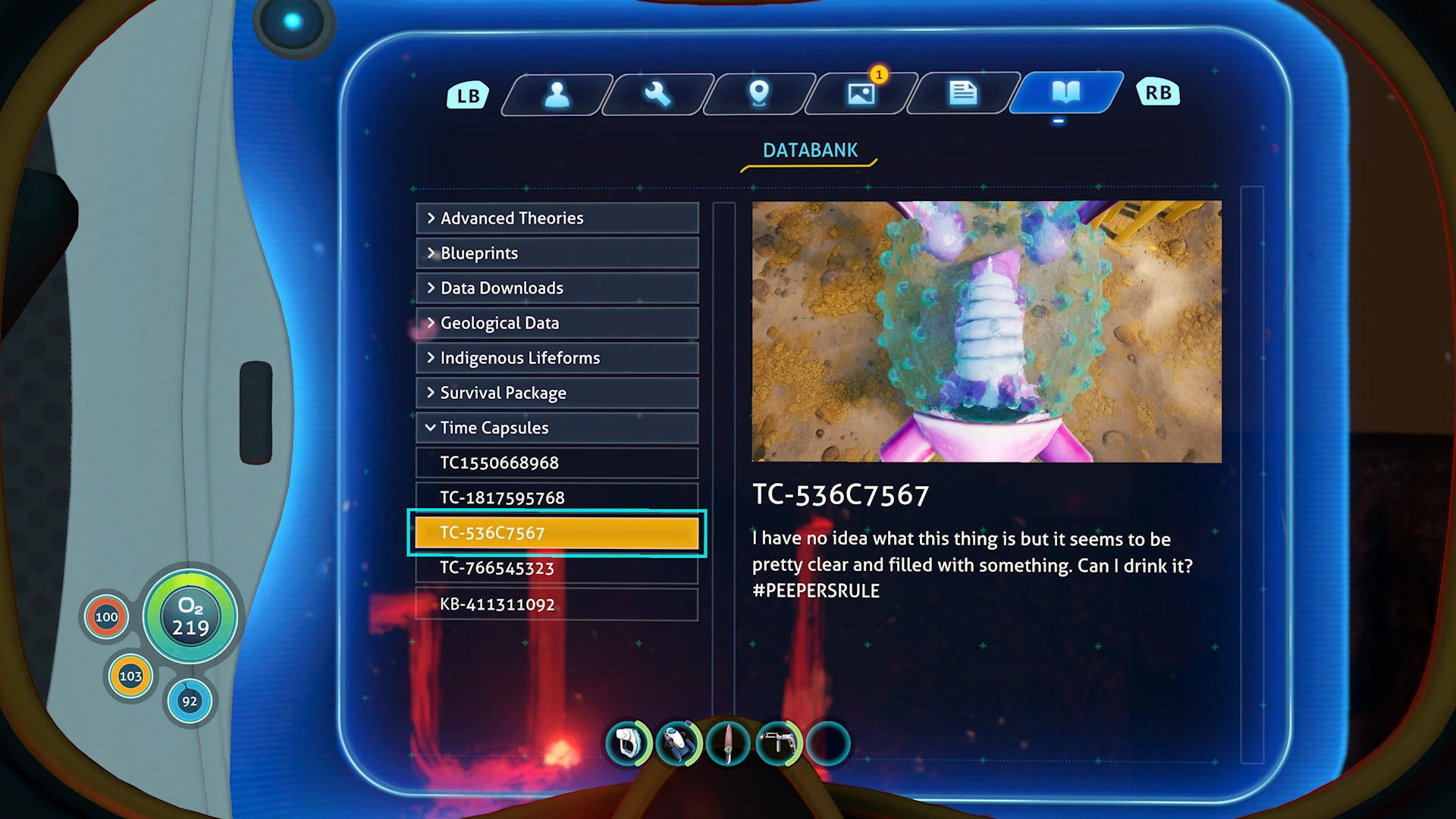The image size is (1456, 819).
Task: Open the TC-766545323 time capsule entry
Action: pyautogui.click(x=557, y=568)
